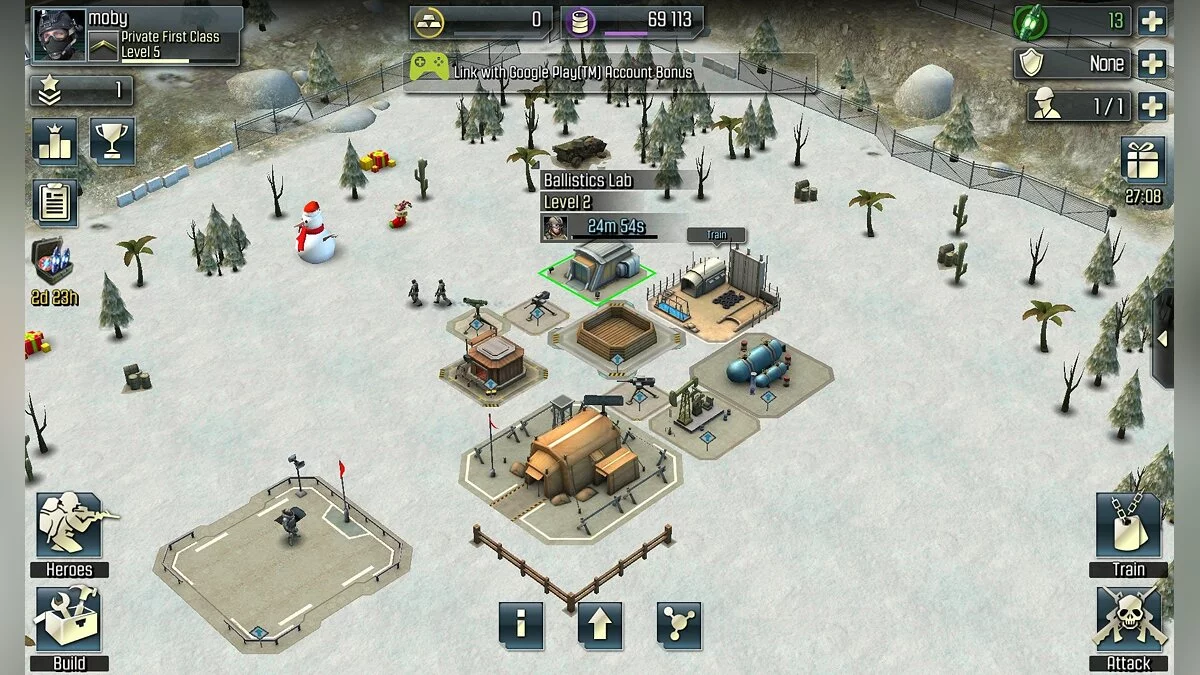This screenshot has width=1200, height=675.
Task: Tap the Train label above the building
Action: click(x=716, y=235)
